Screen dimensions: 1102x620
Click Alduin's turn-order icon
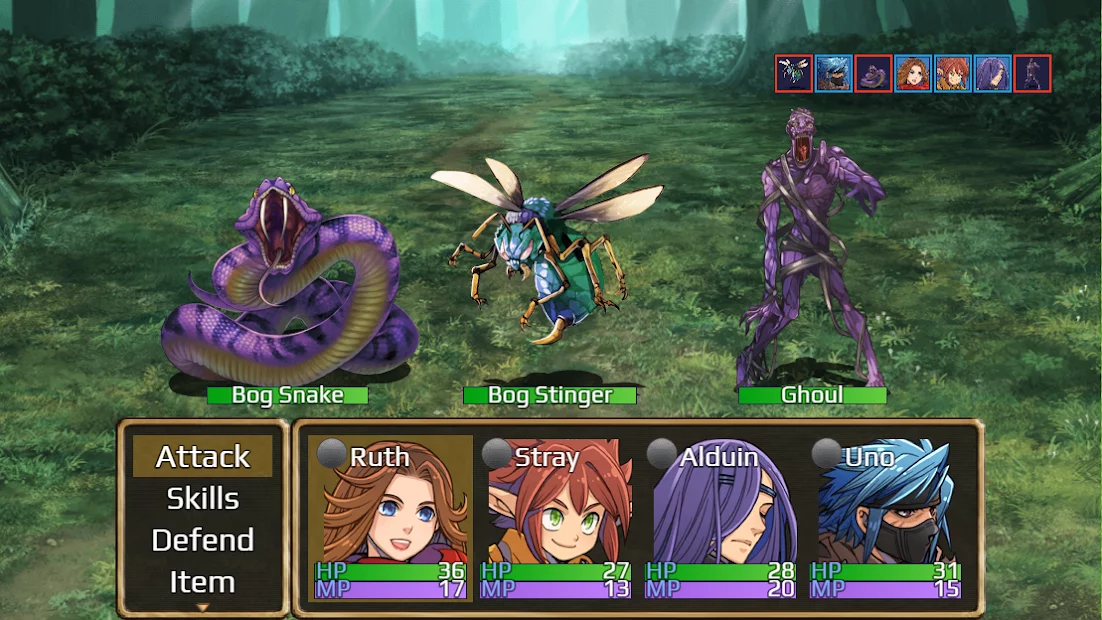tap(993, 74)
